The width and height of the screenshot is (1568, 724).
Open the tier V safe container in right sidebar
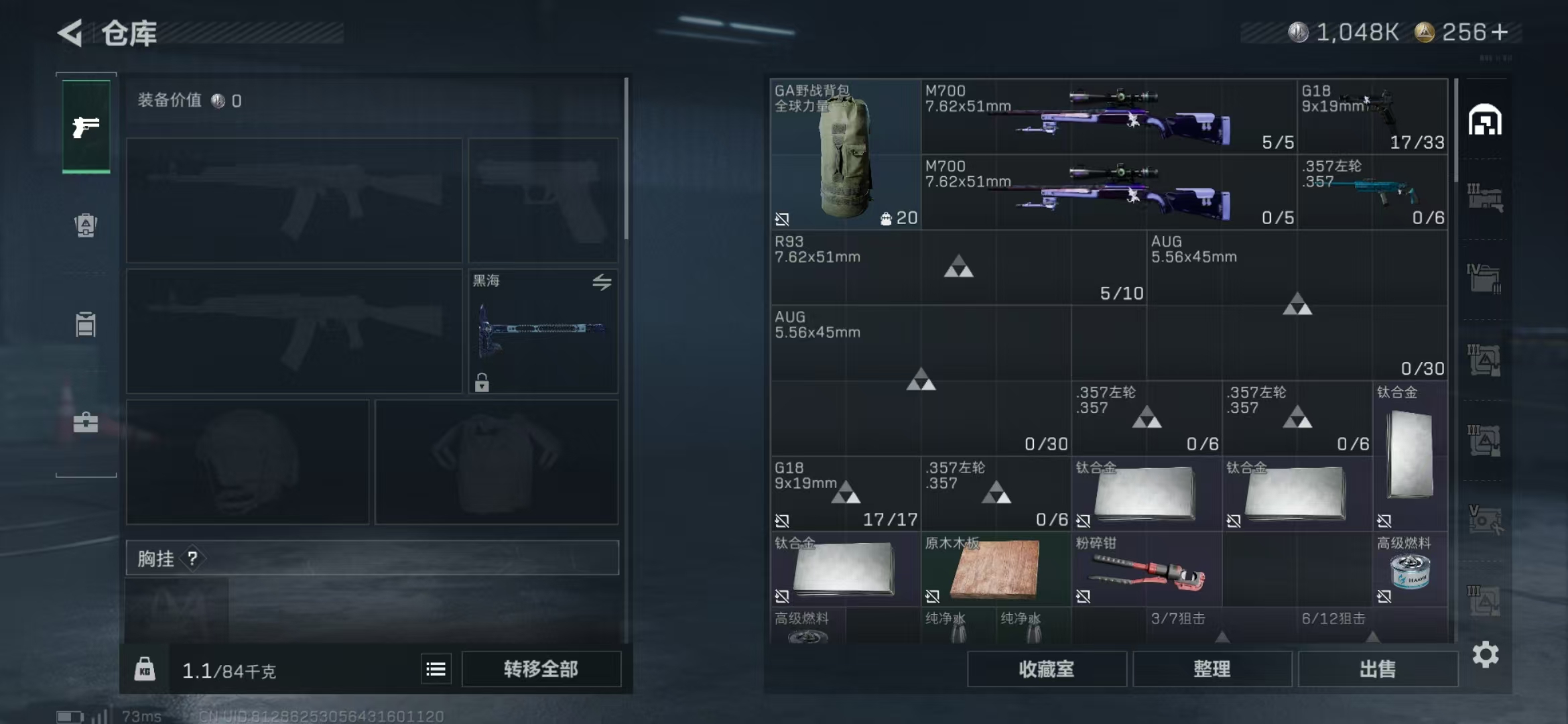1486,520
